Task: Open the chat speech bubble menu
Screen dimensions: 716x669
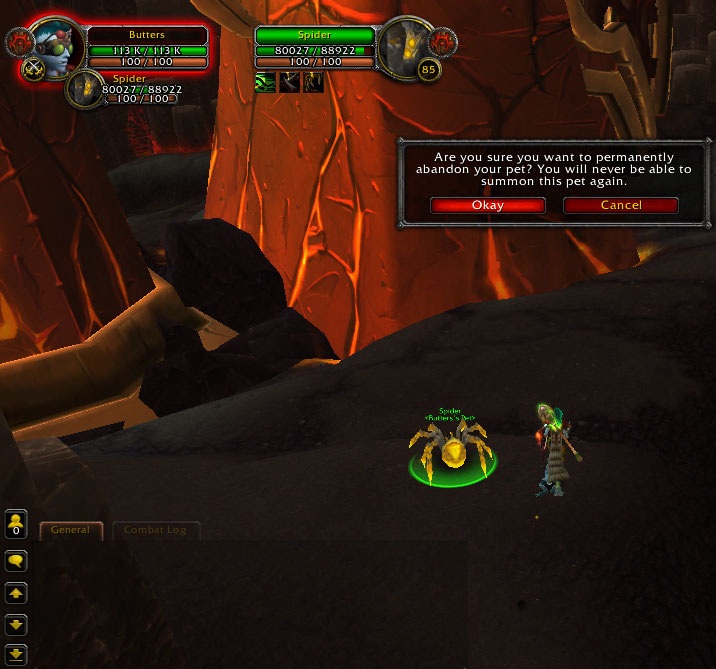Action: pos(16,561)
